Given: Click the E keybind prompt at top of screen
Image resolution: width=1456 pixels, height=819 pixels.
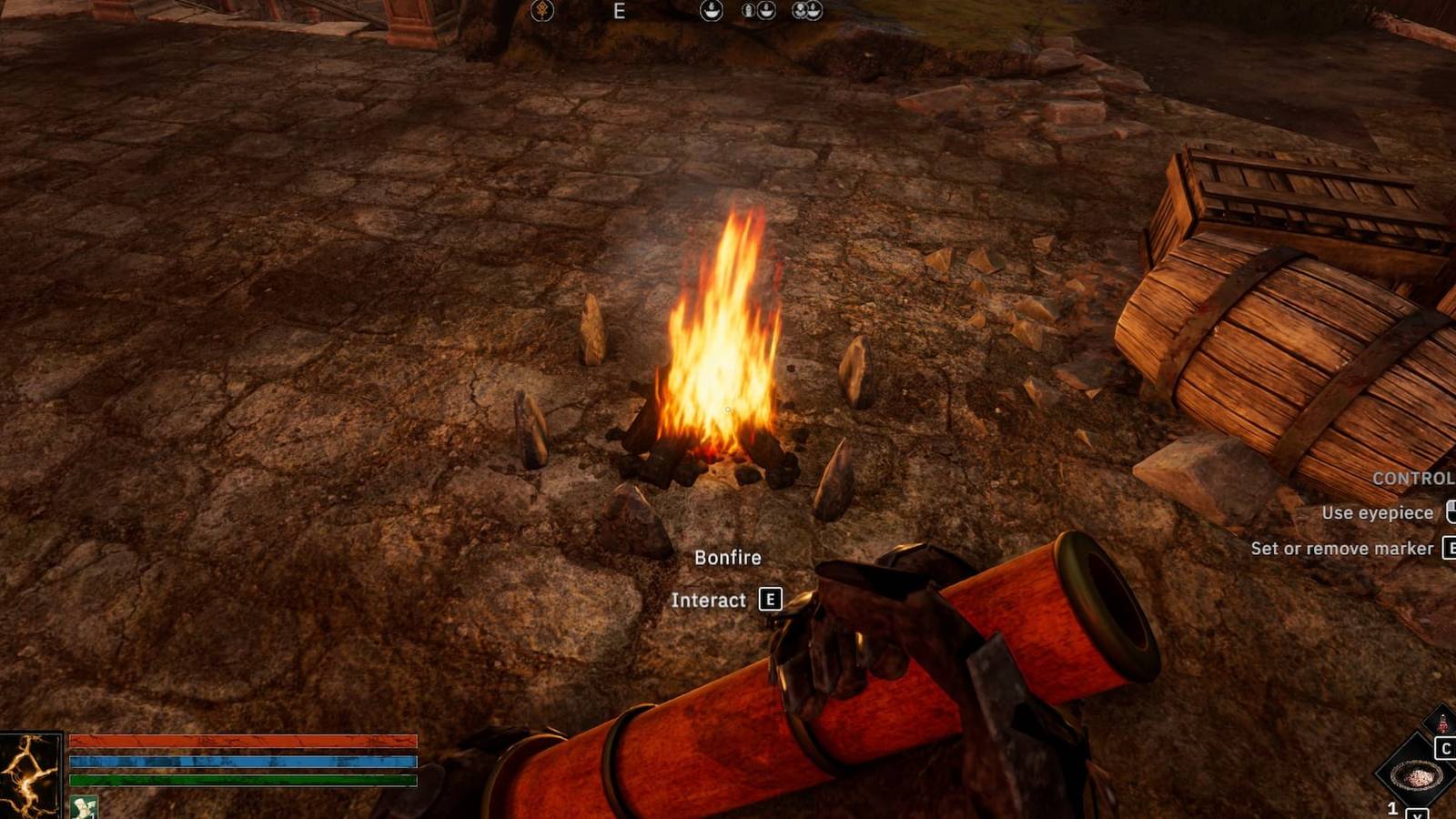Looking at the screenshot, I should pyautogui.click(x=621, y=11).
